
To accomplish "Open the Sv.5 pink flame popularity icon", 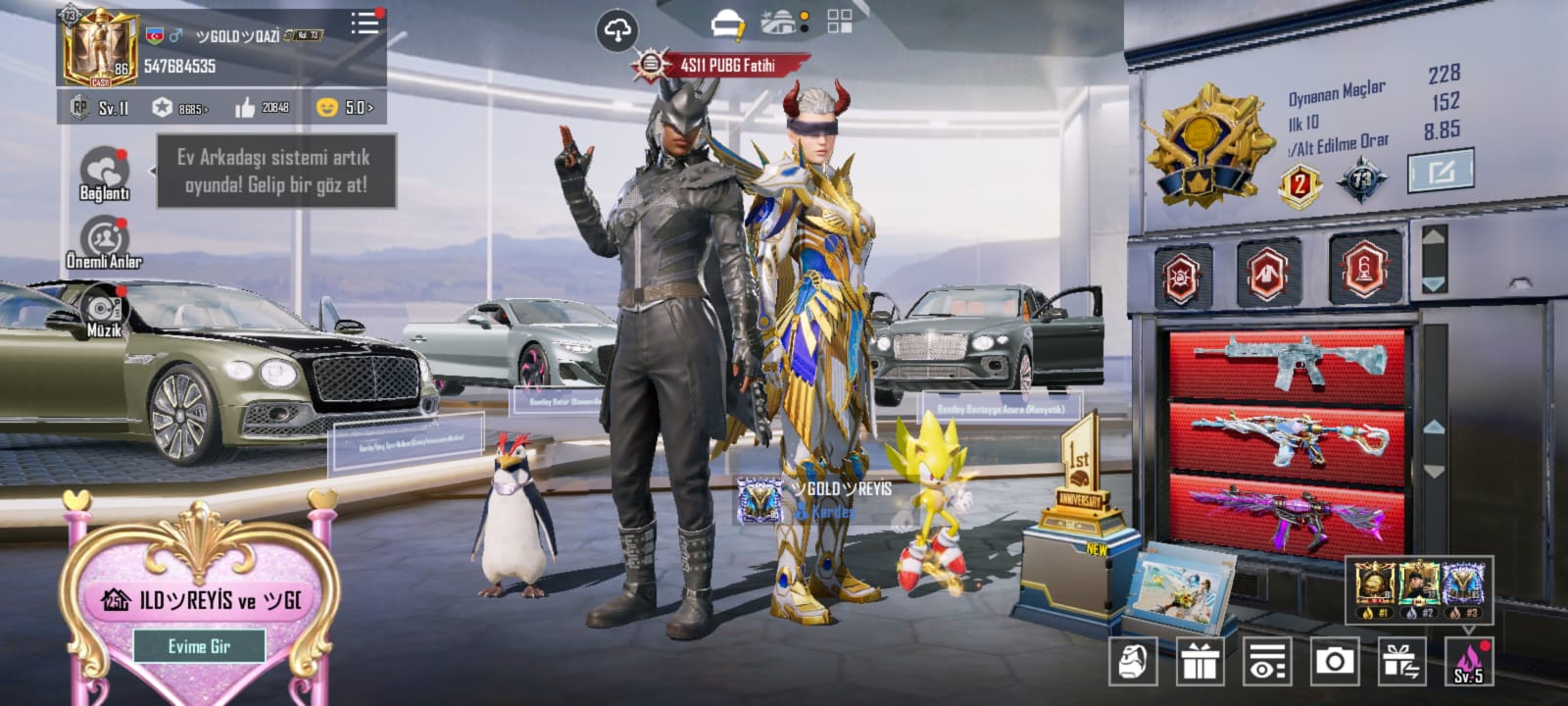I will click(x=1469, y=662).
